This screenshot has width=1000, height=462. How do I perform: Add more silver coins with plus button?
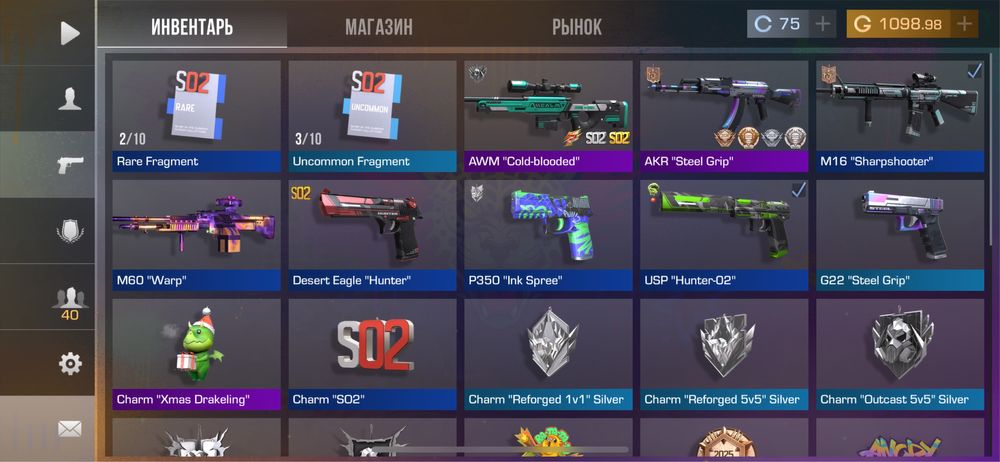822,24
